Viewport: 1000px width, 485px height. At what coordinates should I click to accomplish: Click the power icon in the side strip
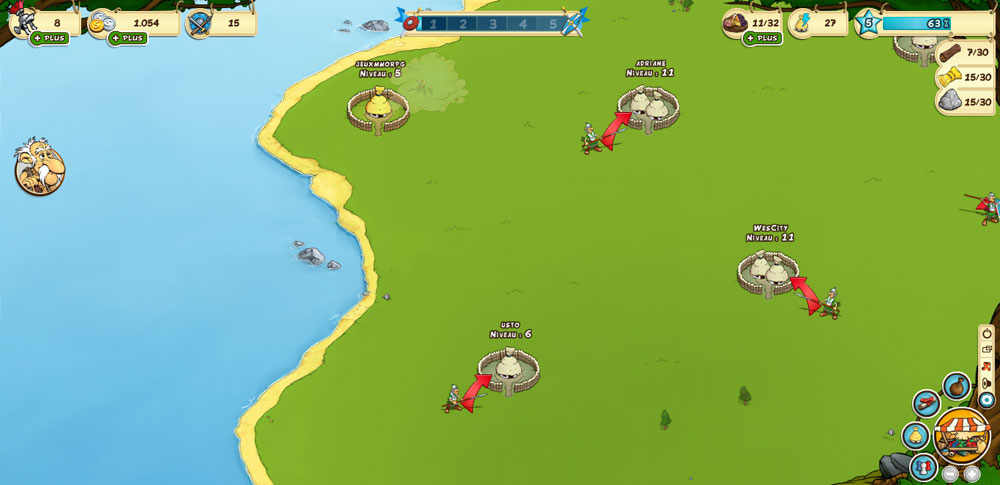987,333
